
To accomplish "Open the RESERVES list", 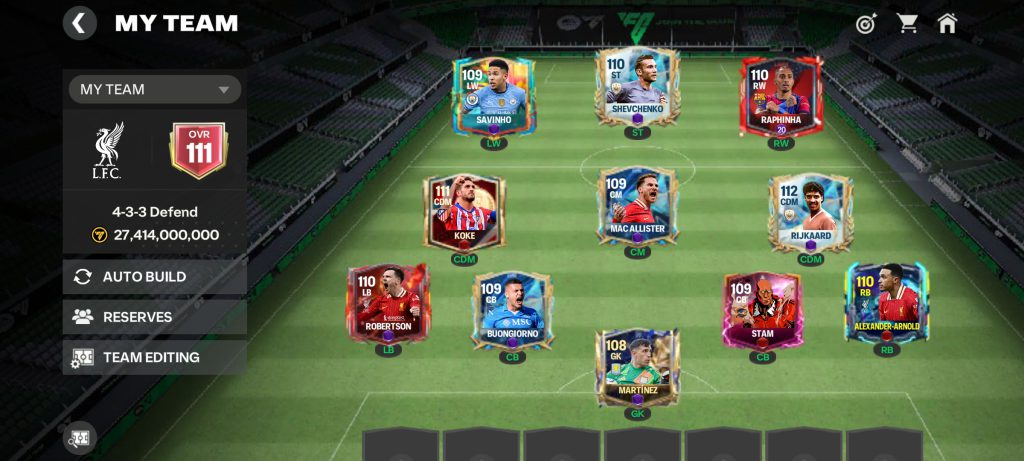I will tap(155, 317).
